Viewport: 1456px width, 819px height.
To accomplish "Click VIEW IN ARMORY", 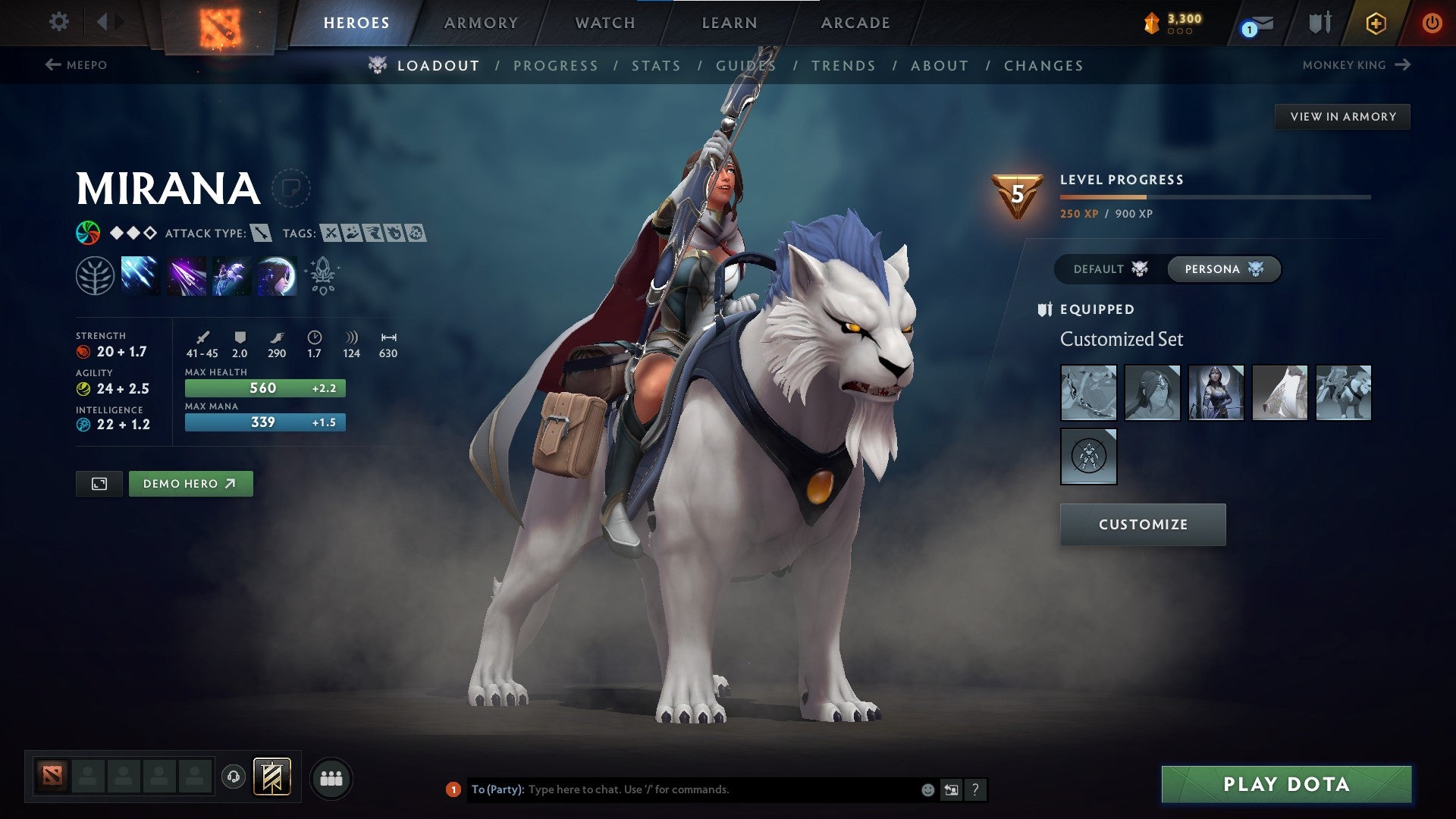I will [x=1343, y=116].
